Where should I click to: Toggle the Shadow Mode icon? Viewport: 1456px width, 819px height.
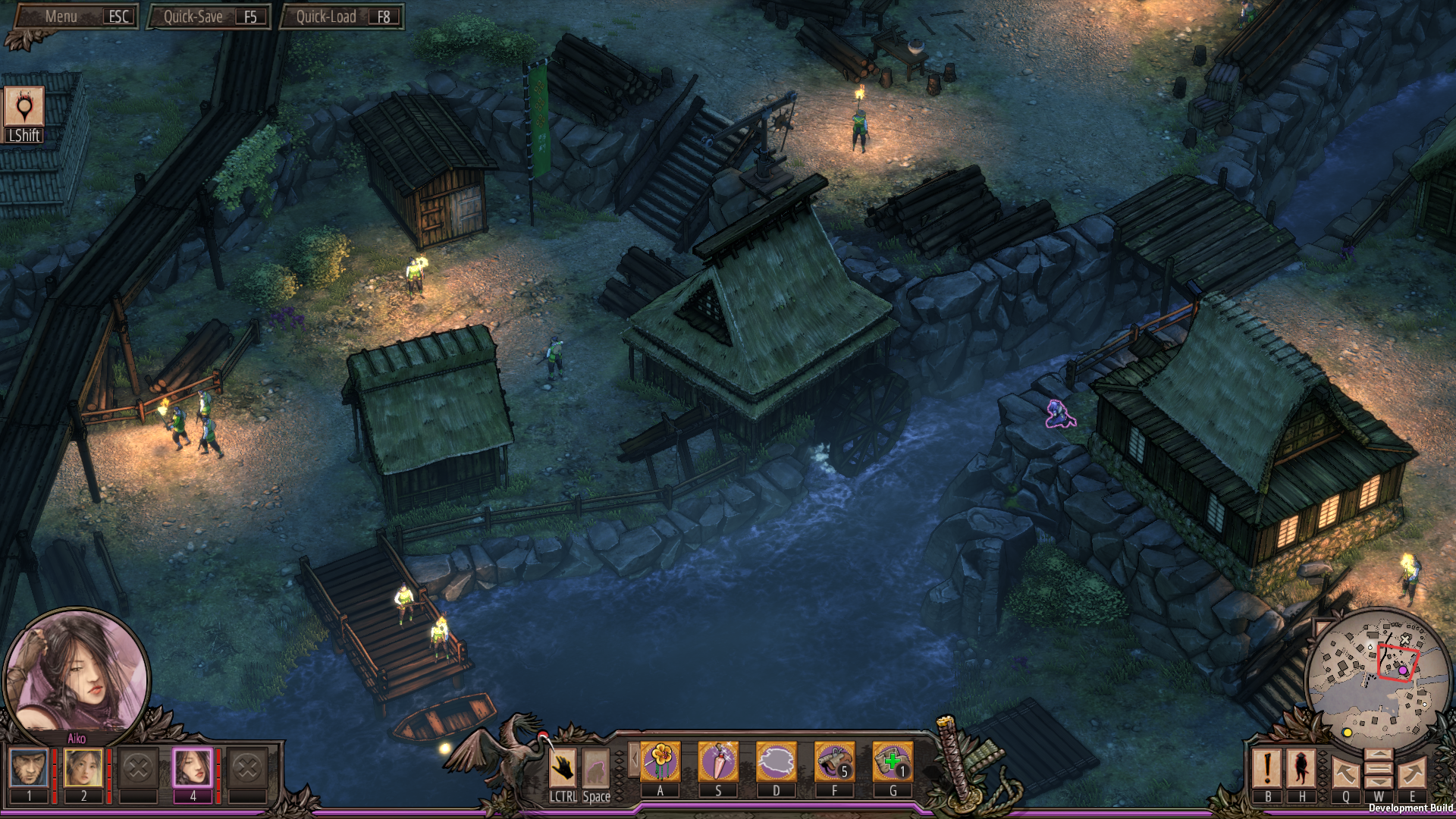(24, 107)
